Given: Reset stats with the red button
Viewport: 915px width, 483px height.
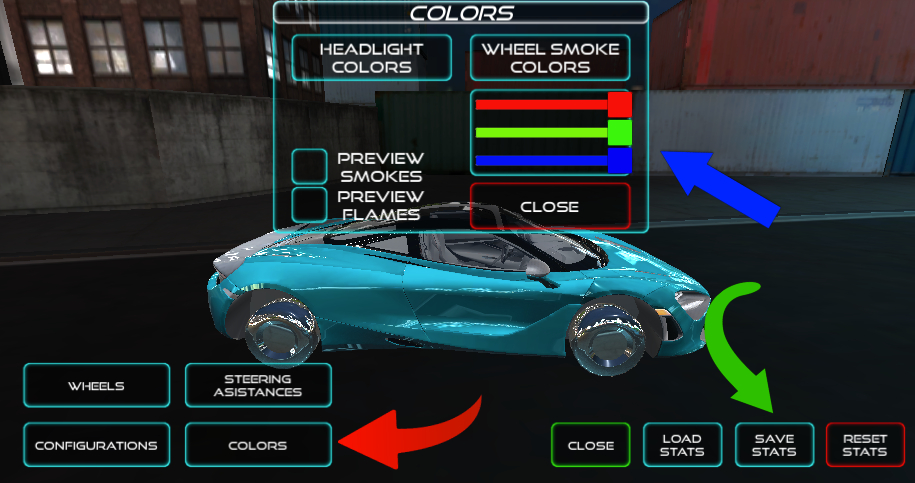Looking at the screenshot, I should (865, 446).
